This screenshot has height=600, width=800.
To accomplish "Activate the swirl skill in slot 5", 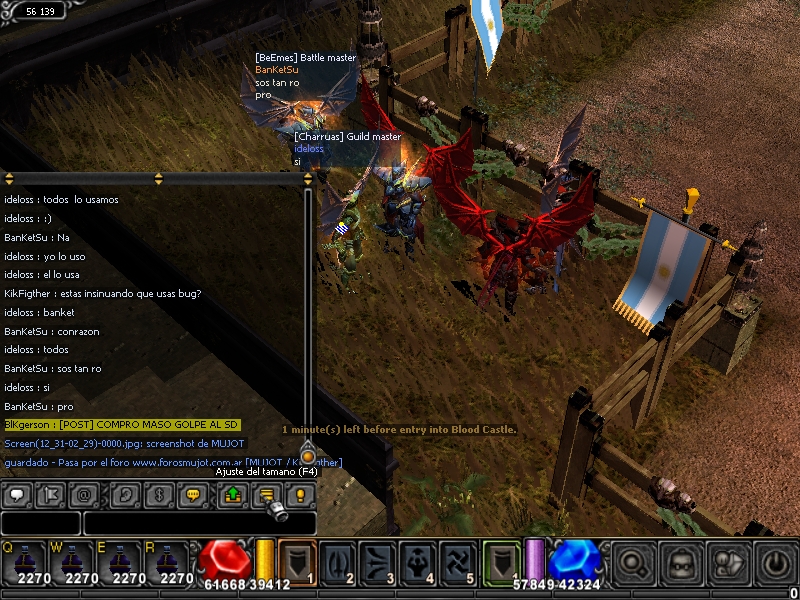I will click(460, 562).
